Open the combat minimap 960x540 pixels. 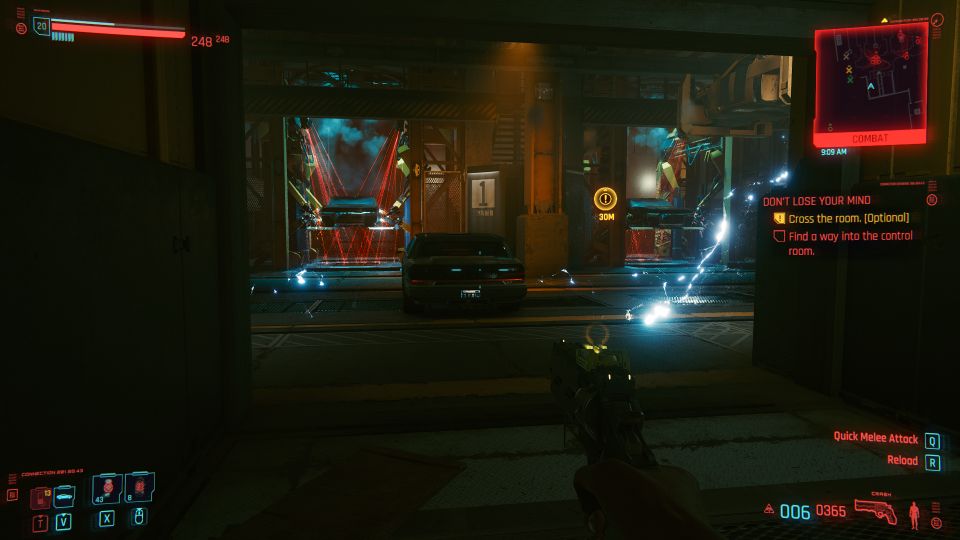pos(869,80)
